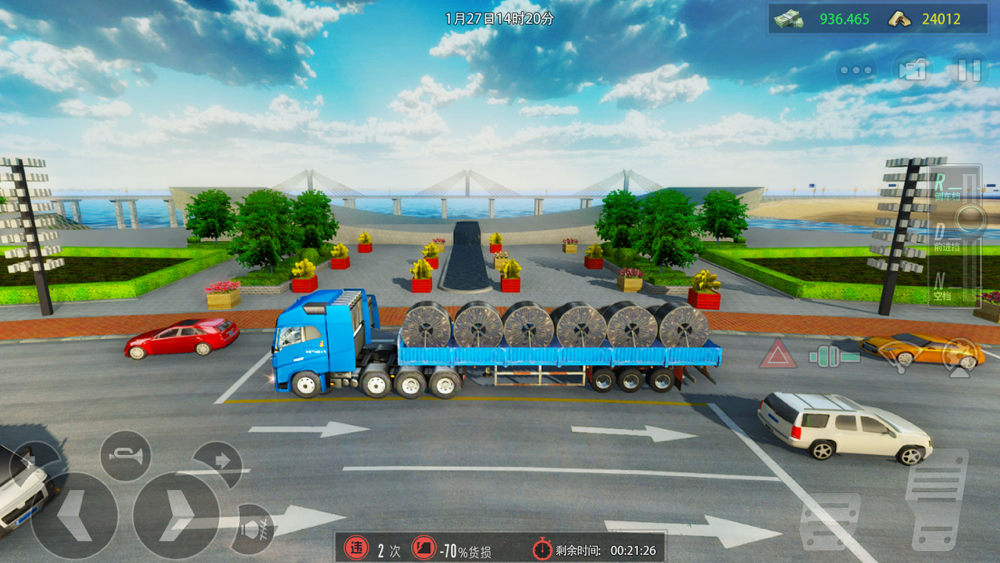Turn on the hazard warning triangle

point(777,354)
